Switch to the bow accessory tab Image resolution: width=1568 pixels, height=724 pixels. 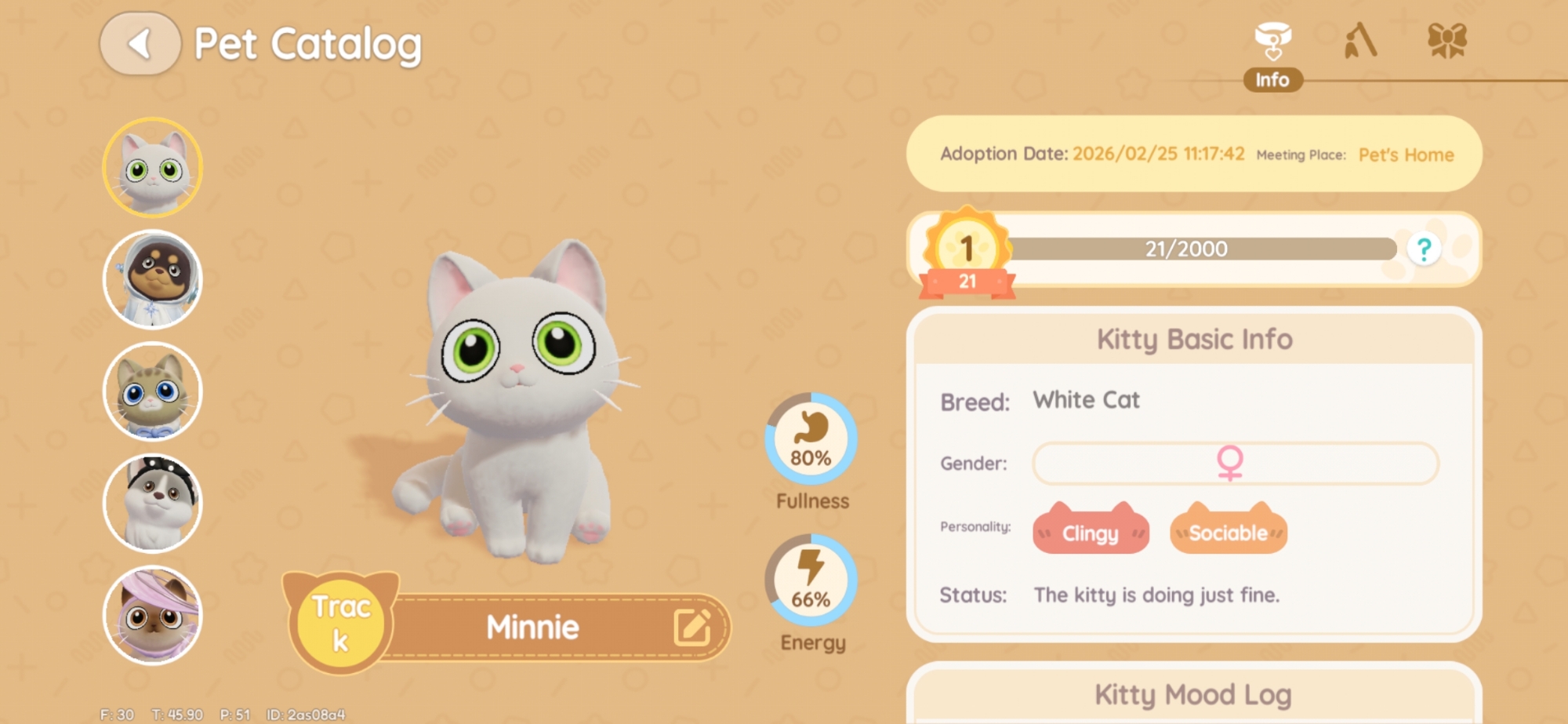click(1446, 41)
